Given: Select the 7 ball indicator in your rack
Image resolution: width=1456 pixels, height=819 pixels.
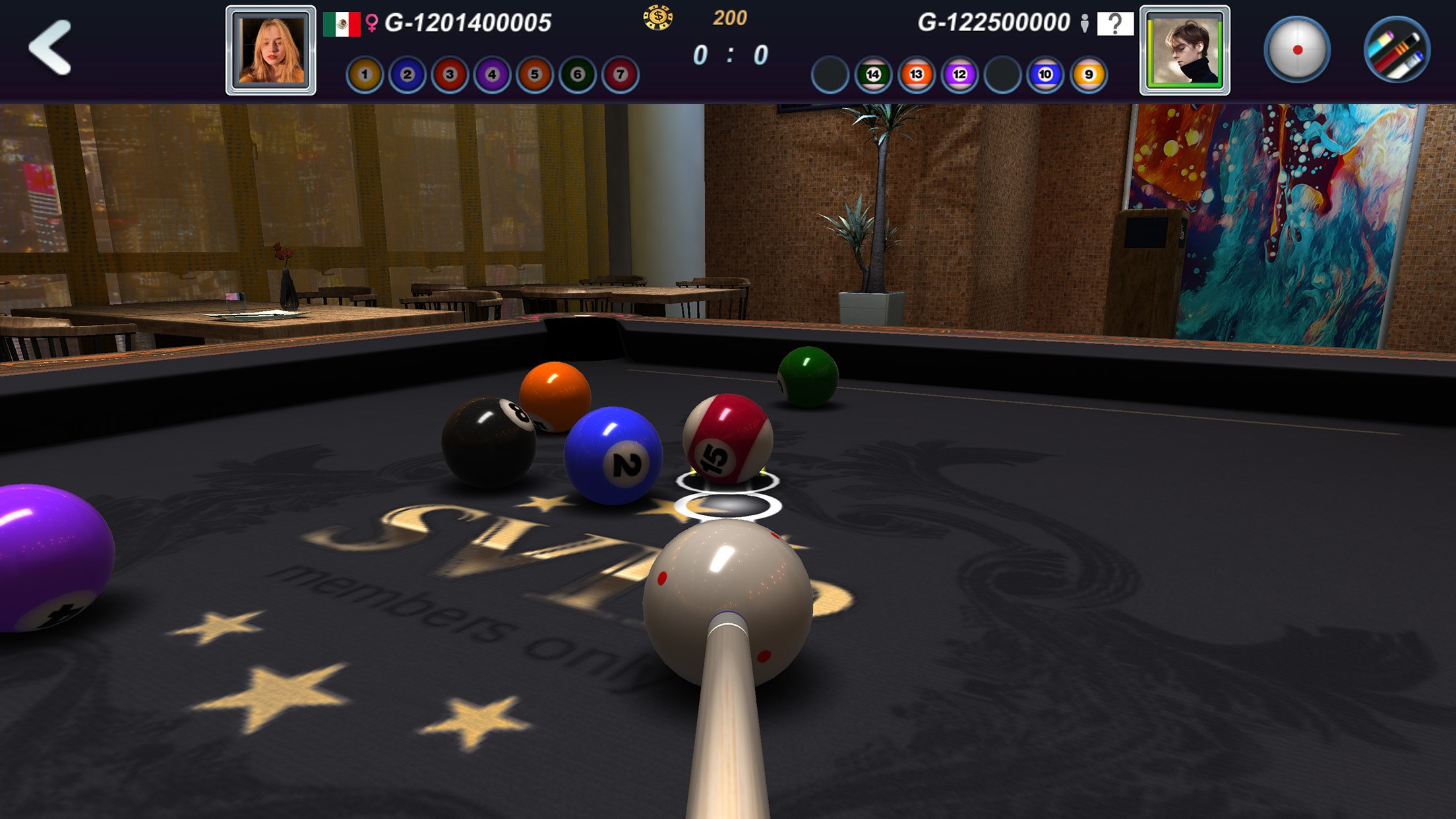Looking at the screenshot, I should click(619, 75).
